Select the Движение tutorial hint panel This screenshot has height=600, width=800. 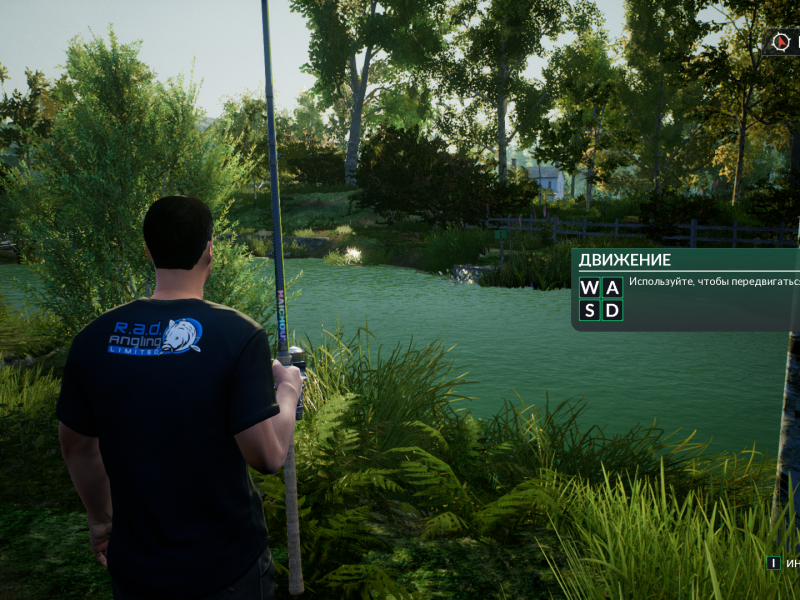pyautogui.click(x=686, y=289)
